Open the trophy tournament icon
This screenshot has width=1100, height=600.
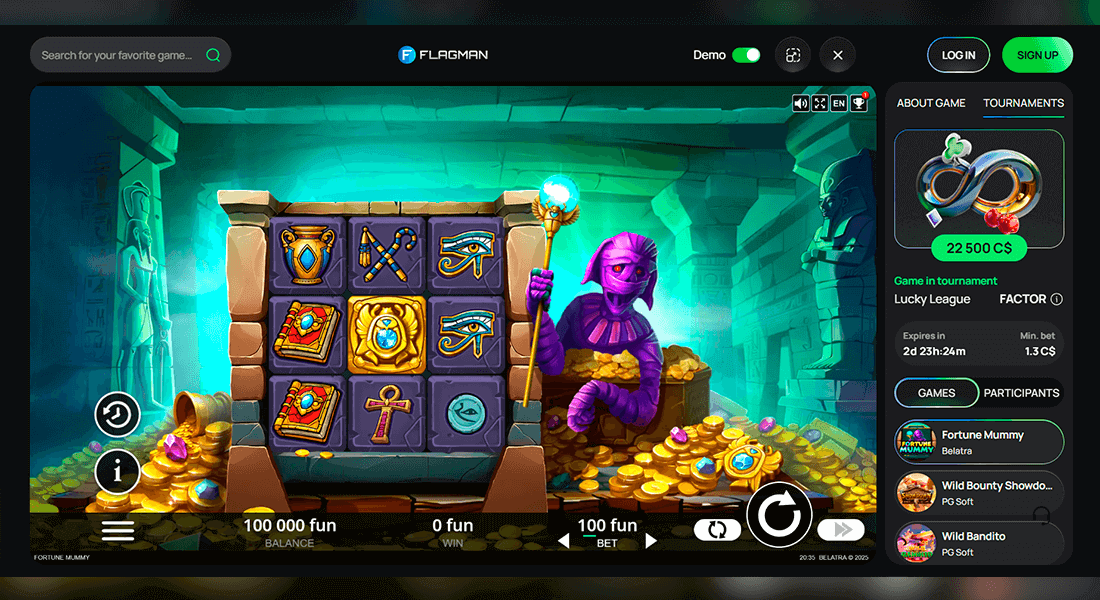coord(859,103)
